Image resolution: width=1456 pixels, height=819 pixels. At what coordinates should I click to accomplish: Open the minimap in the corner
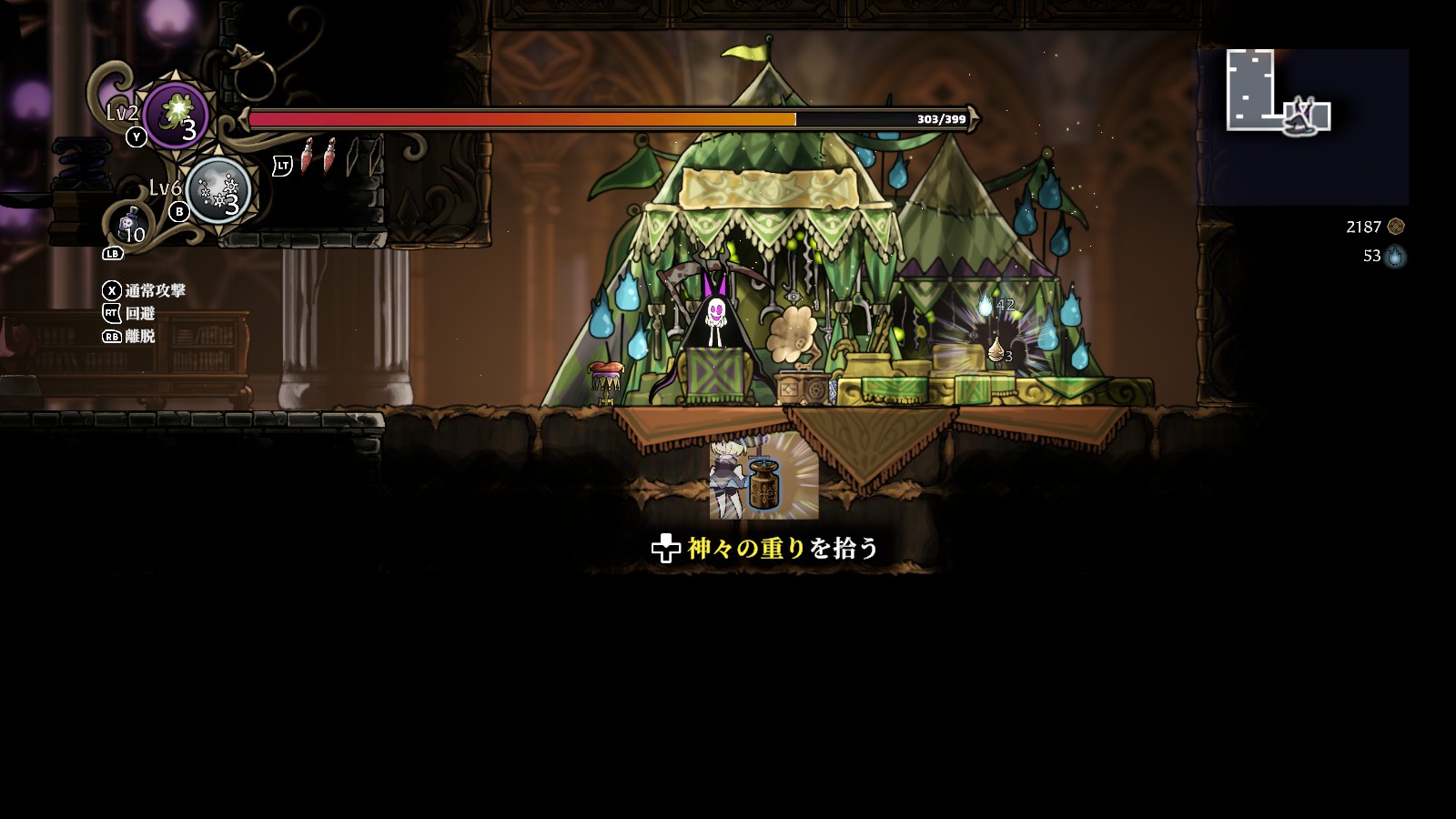1303,126
